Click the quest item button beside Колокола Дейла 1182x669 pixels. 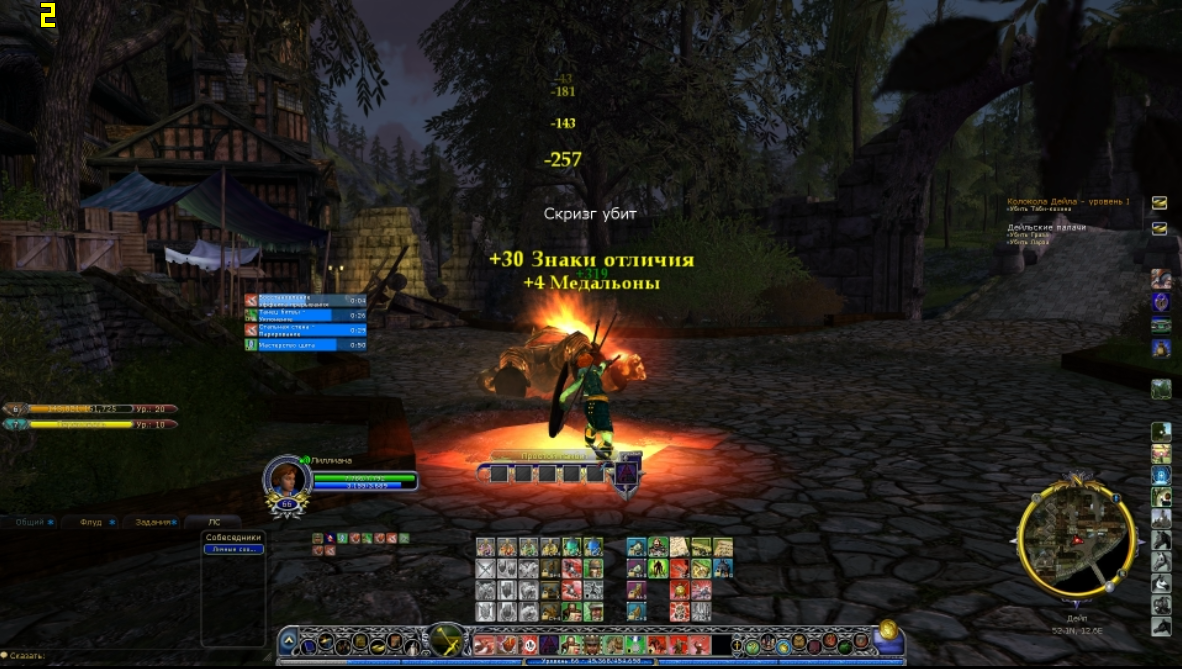[1159, 202]
